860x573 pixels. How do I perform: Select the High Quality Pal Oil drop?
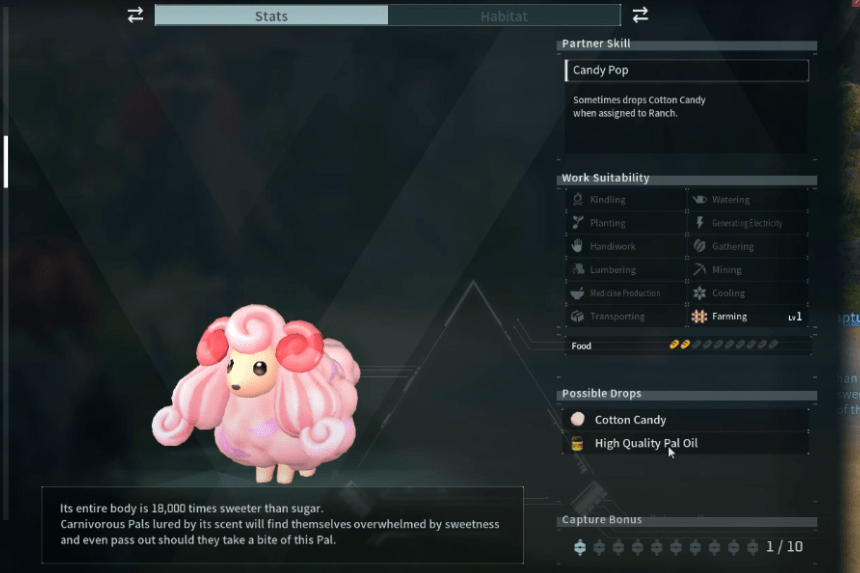(x=685, y=443)
